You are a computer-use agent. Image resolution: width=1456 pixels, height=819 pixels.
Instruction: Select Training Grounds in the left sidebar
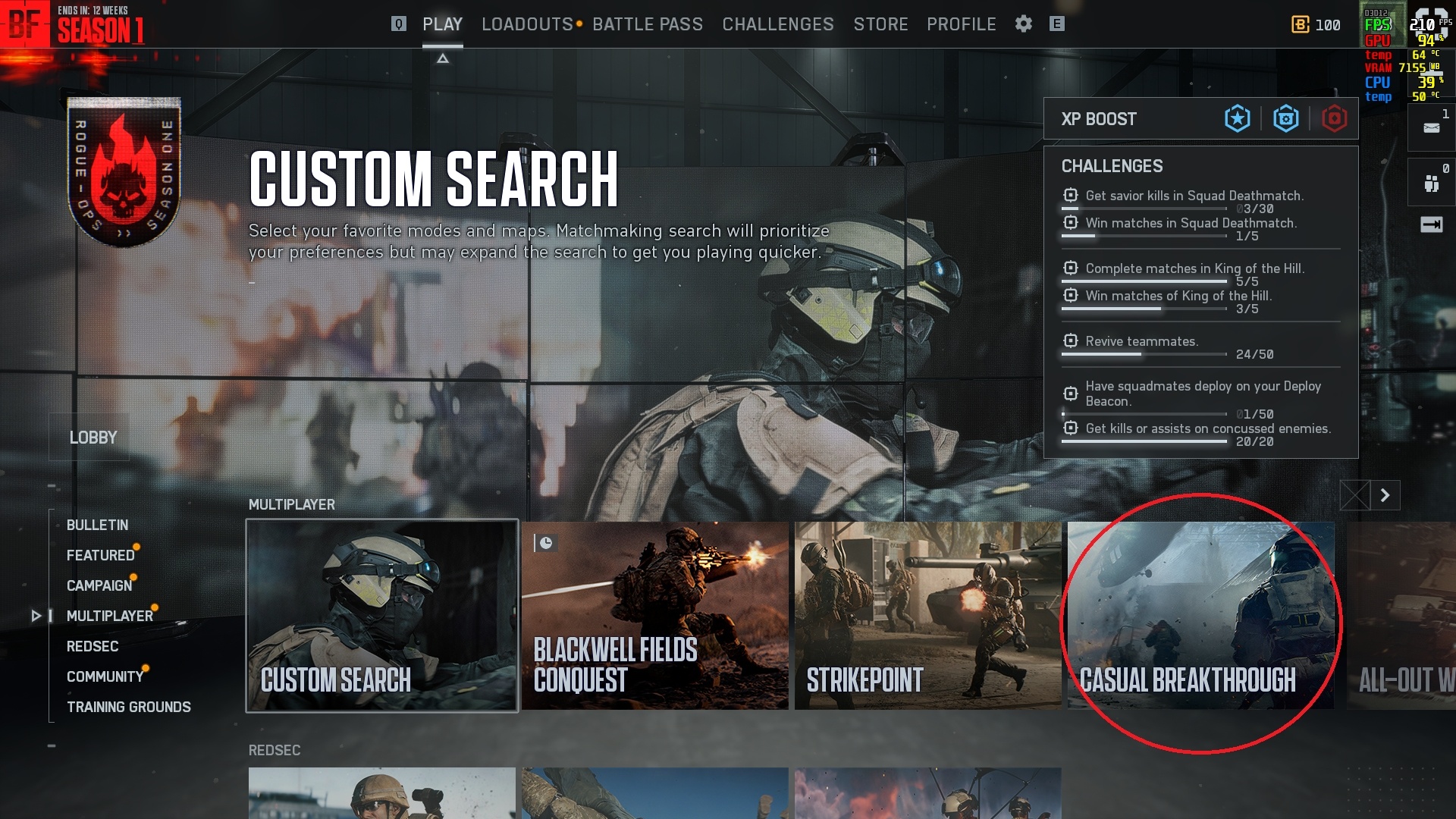pos(129,706)
